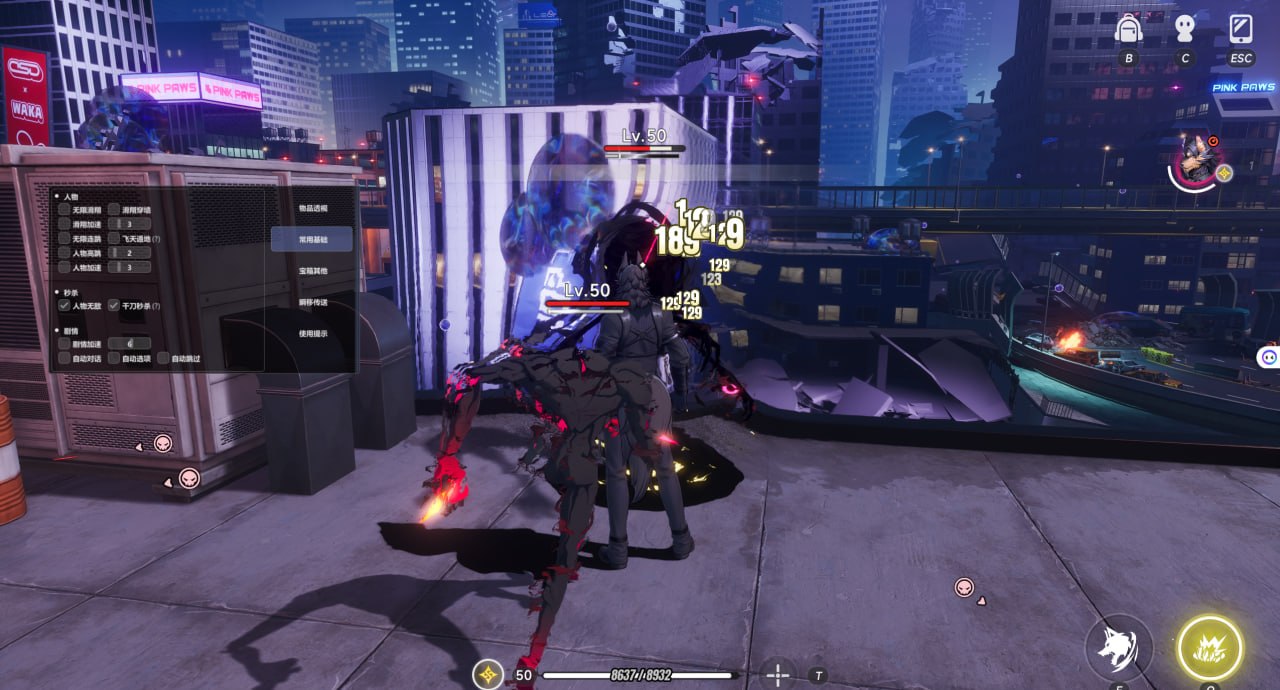Activate the wolf head skill
Screen dimensions: 1280x690
click(1119, 648)
